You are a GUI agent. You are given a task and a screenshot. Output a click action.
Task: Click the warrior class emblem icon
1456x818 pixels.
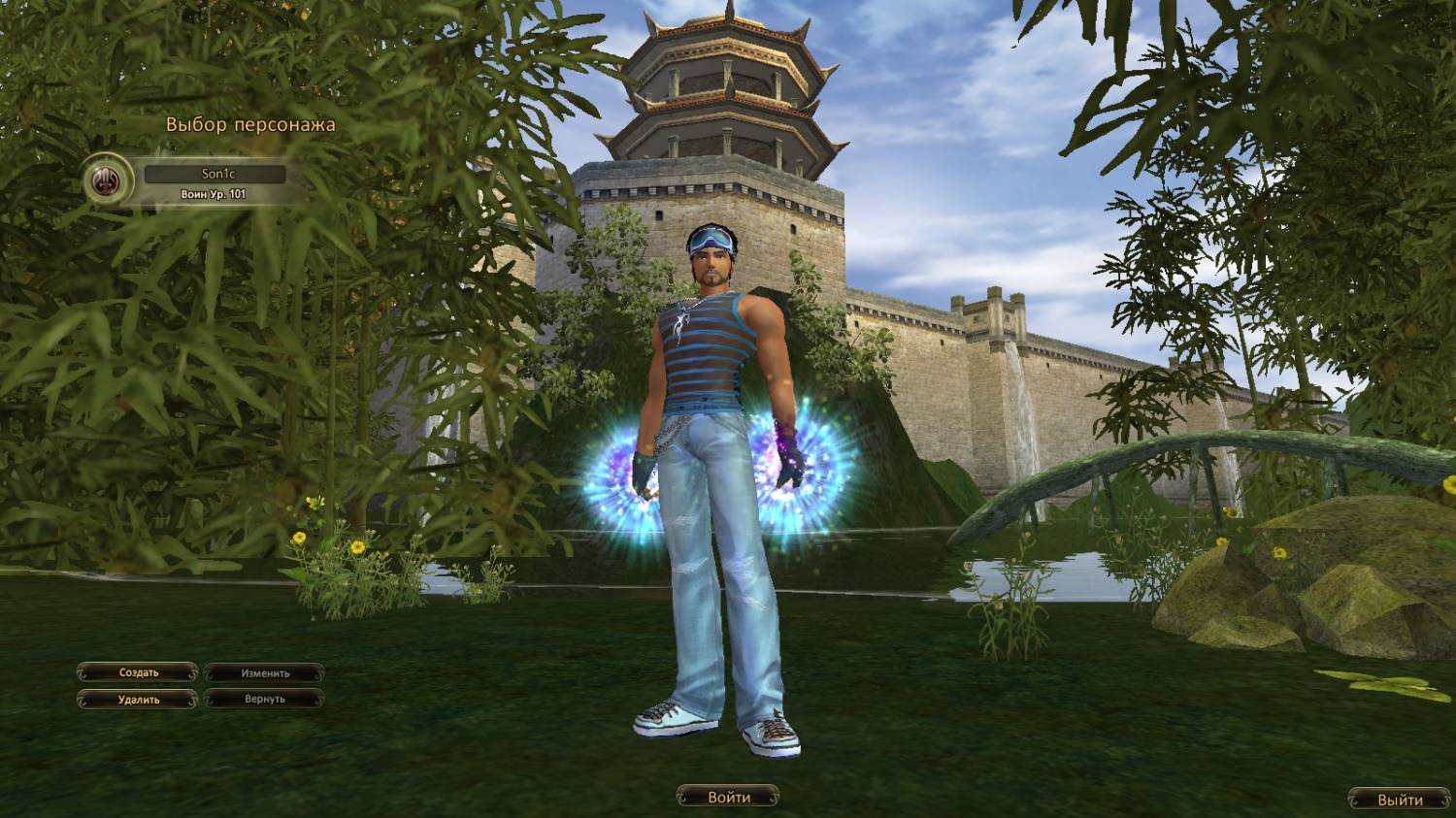coord(109,180)
